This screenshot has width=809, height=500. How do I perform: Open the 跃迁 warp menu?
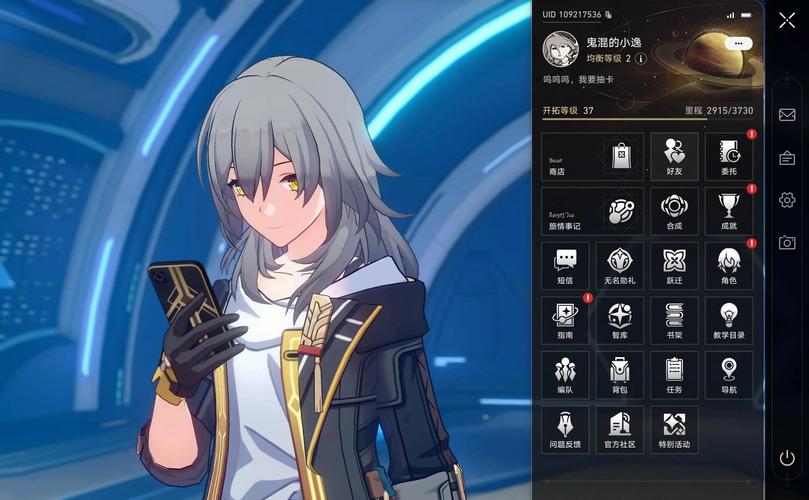[x=674, y=265]
